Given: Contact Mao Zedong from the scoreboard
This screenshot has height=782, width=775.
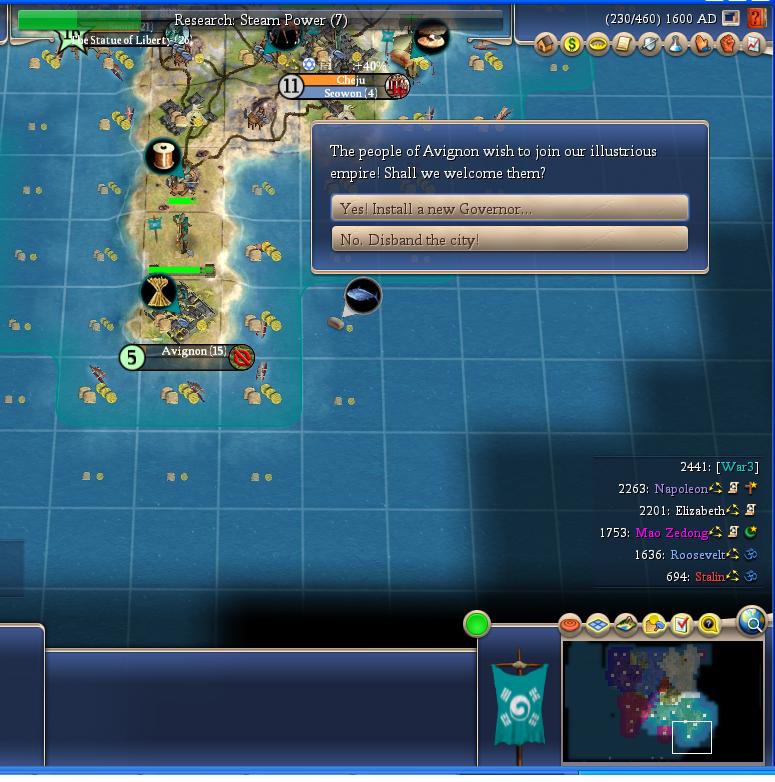Looking at the screenshot, I should click(671, 533).
